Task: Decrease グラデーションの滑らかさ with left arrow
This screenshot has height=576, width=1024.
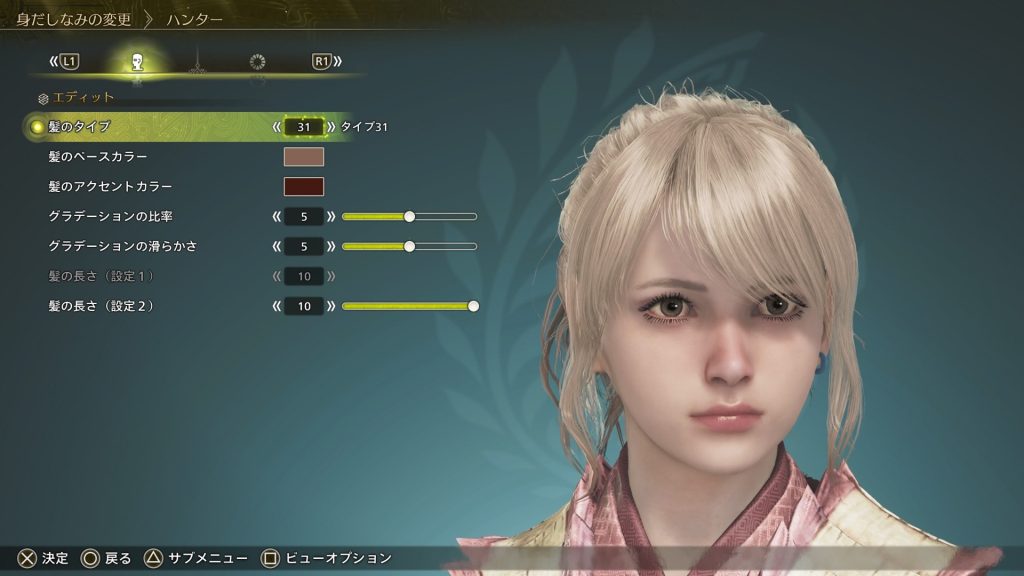Action: coord(276,246)
